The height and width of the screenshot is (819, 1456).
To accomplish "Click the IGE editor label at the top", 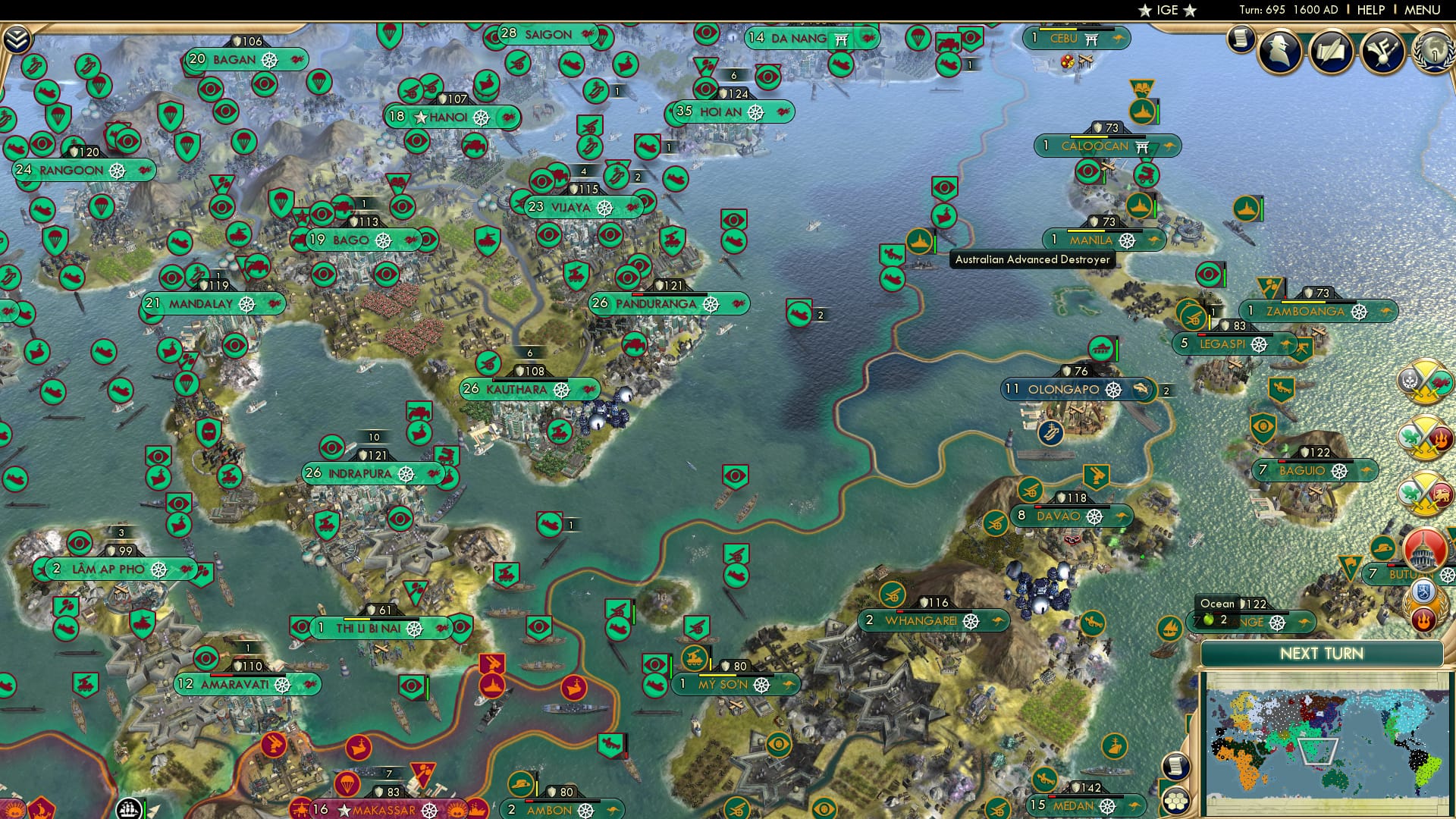I will coord(1168,10).
